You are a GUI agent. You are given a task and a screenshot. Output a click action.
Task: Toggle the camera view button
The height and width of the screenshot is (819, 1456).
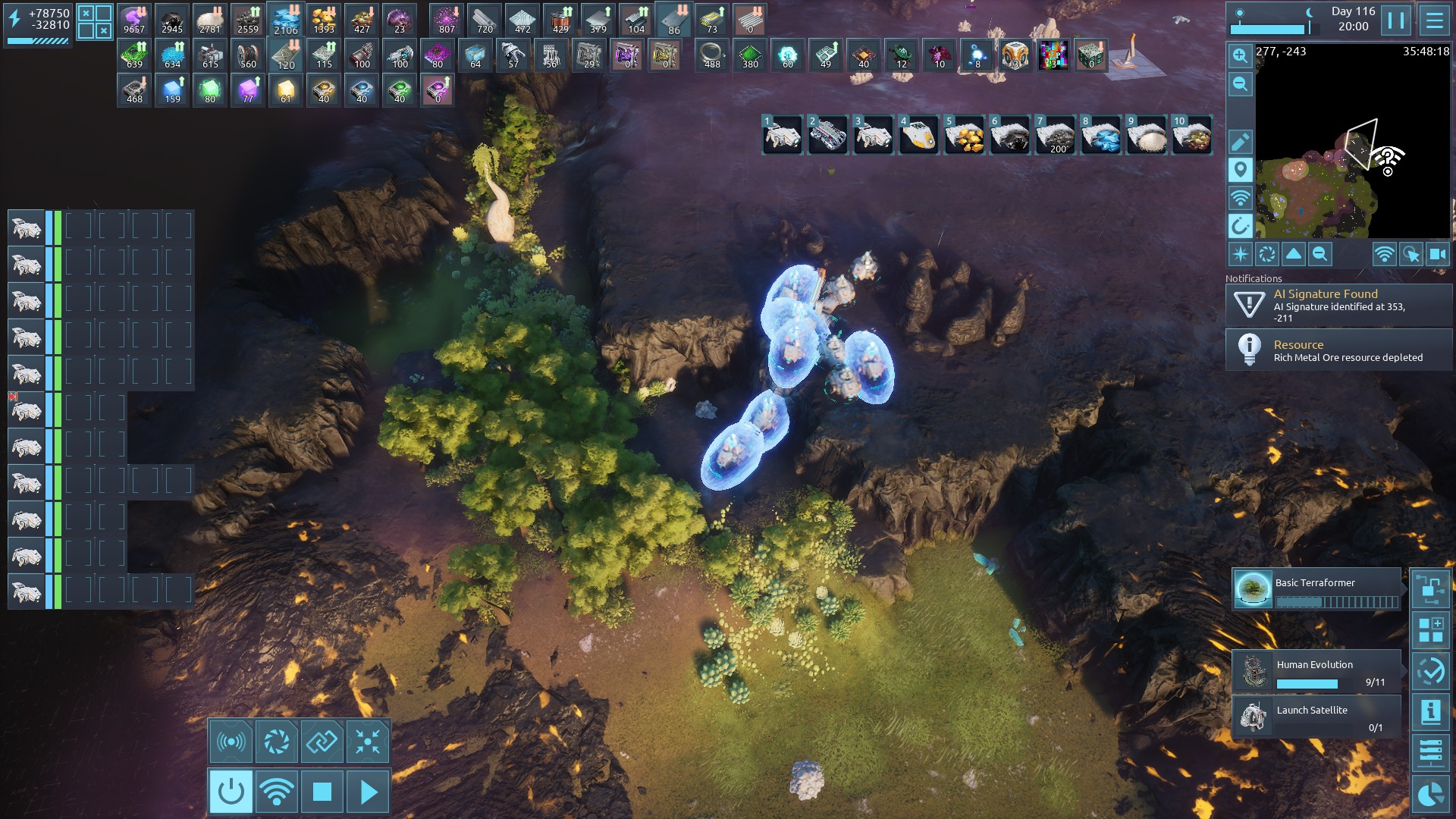tap(1438, 255)
